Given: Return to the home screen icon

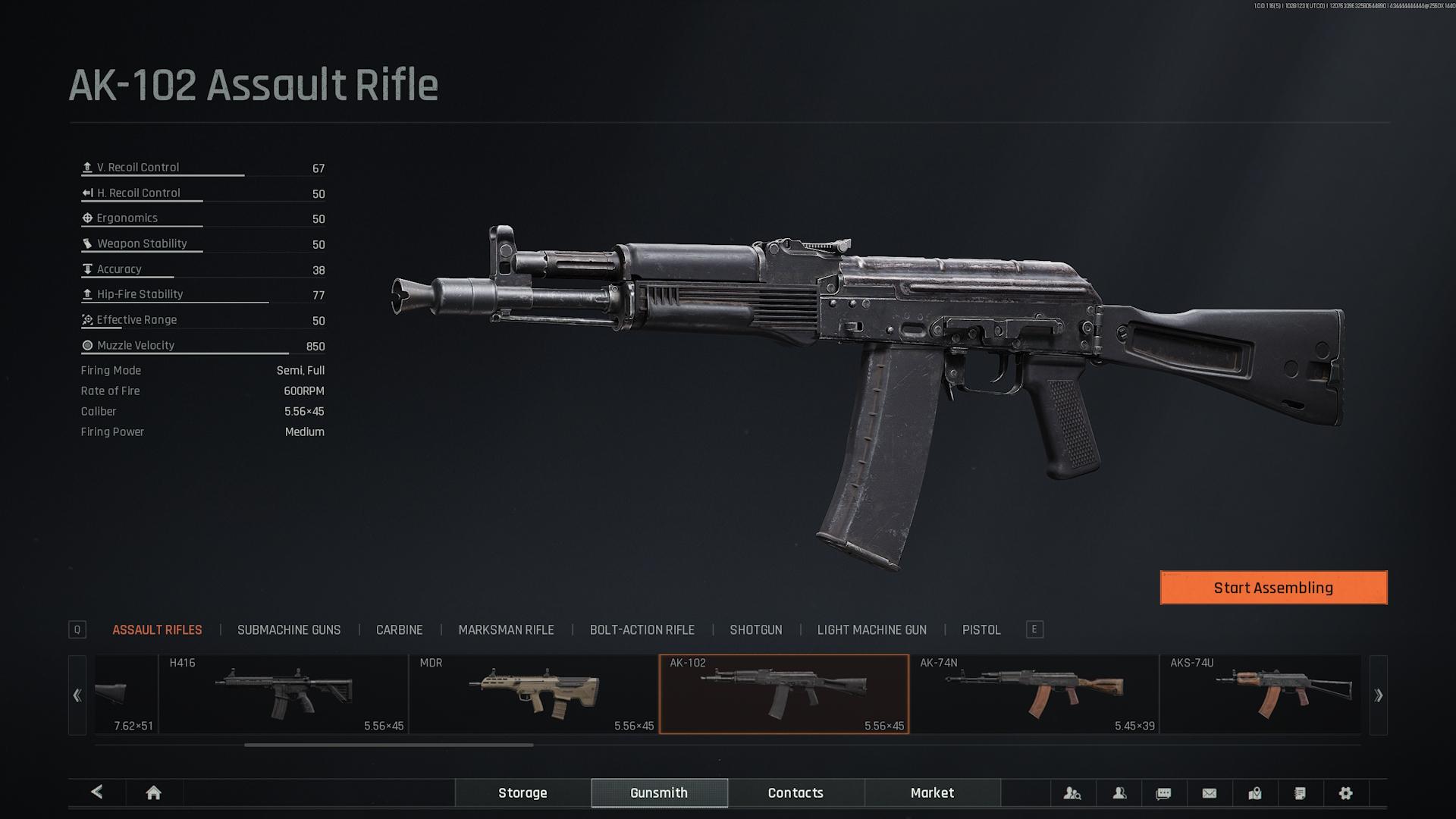Looking at the screenshot, I should click(153, 793).
